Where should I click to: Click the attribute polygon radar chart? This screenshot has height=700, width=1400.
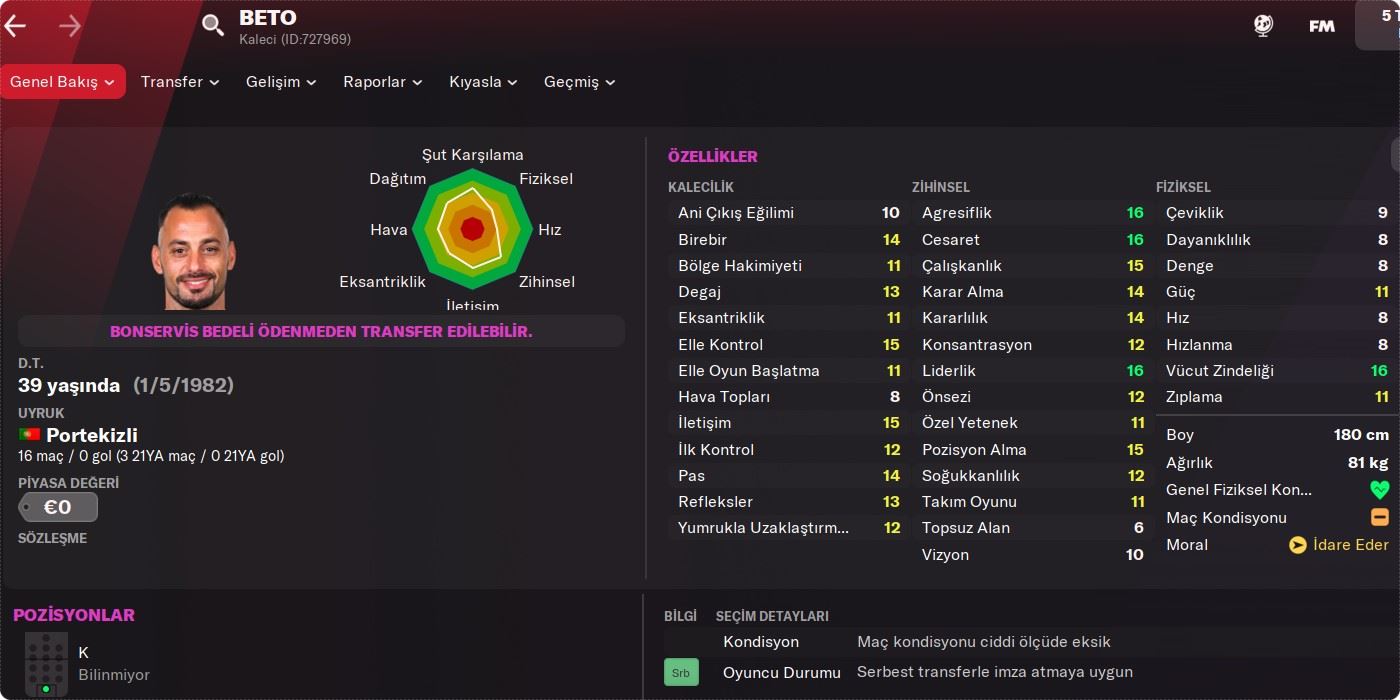point(472,230)
